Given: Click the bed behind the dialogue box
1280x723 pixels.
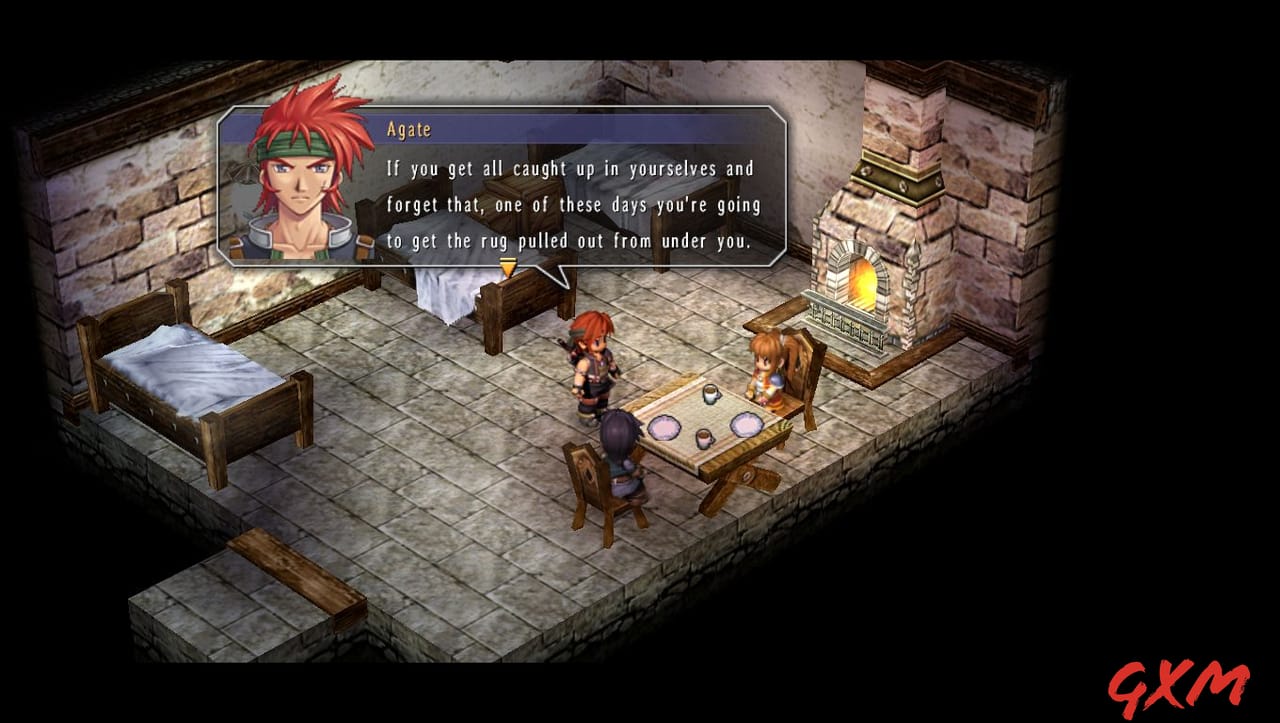Looking at the screenshot, I should pos(460,290).
